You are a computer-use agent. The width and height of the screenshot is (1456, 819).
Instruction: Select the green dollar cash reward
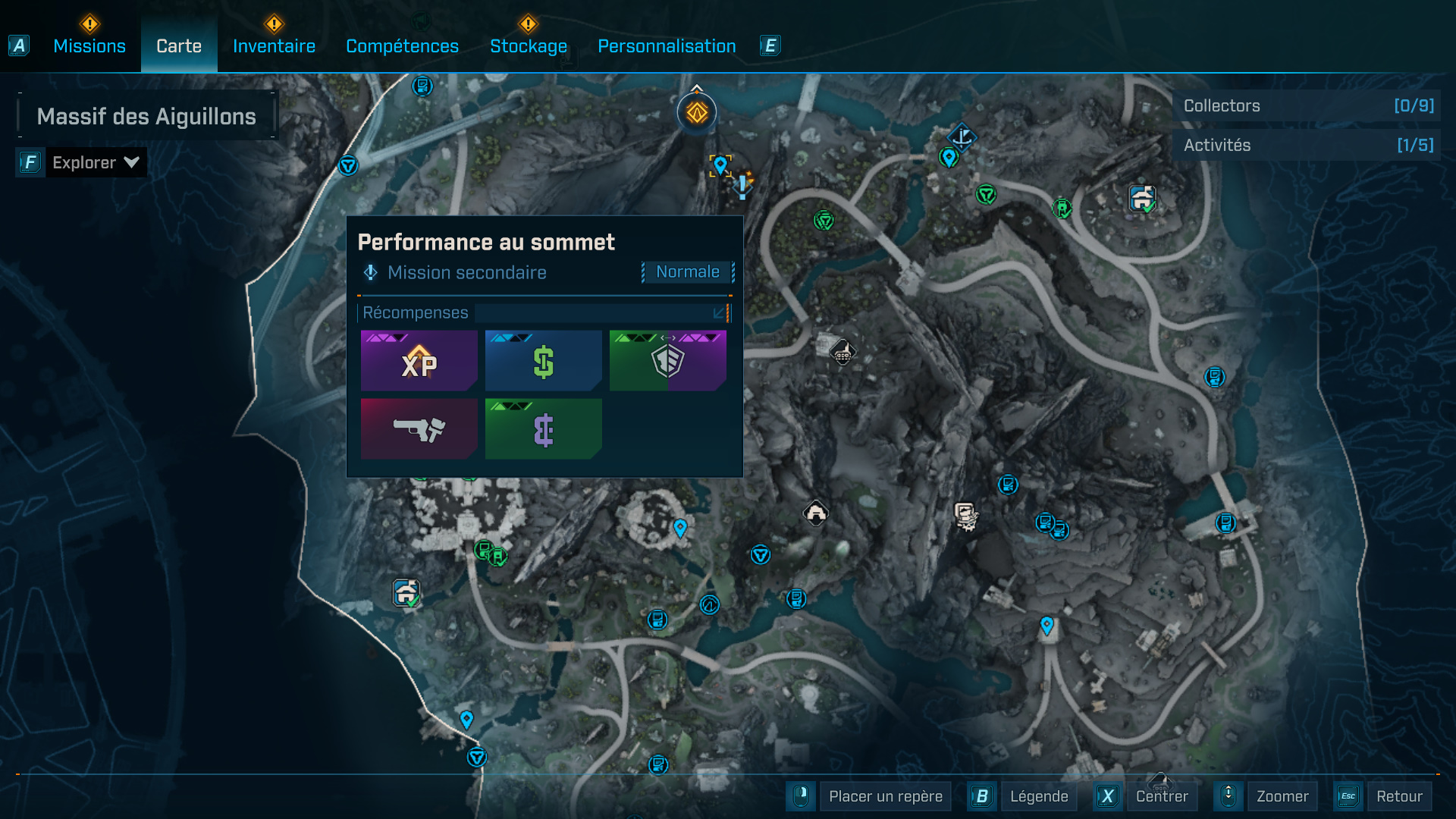coord(543,361)
